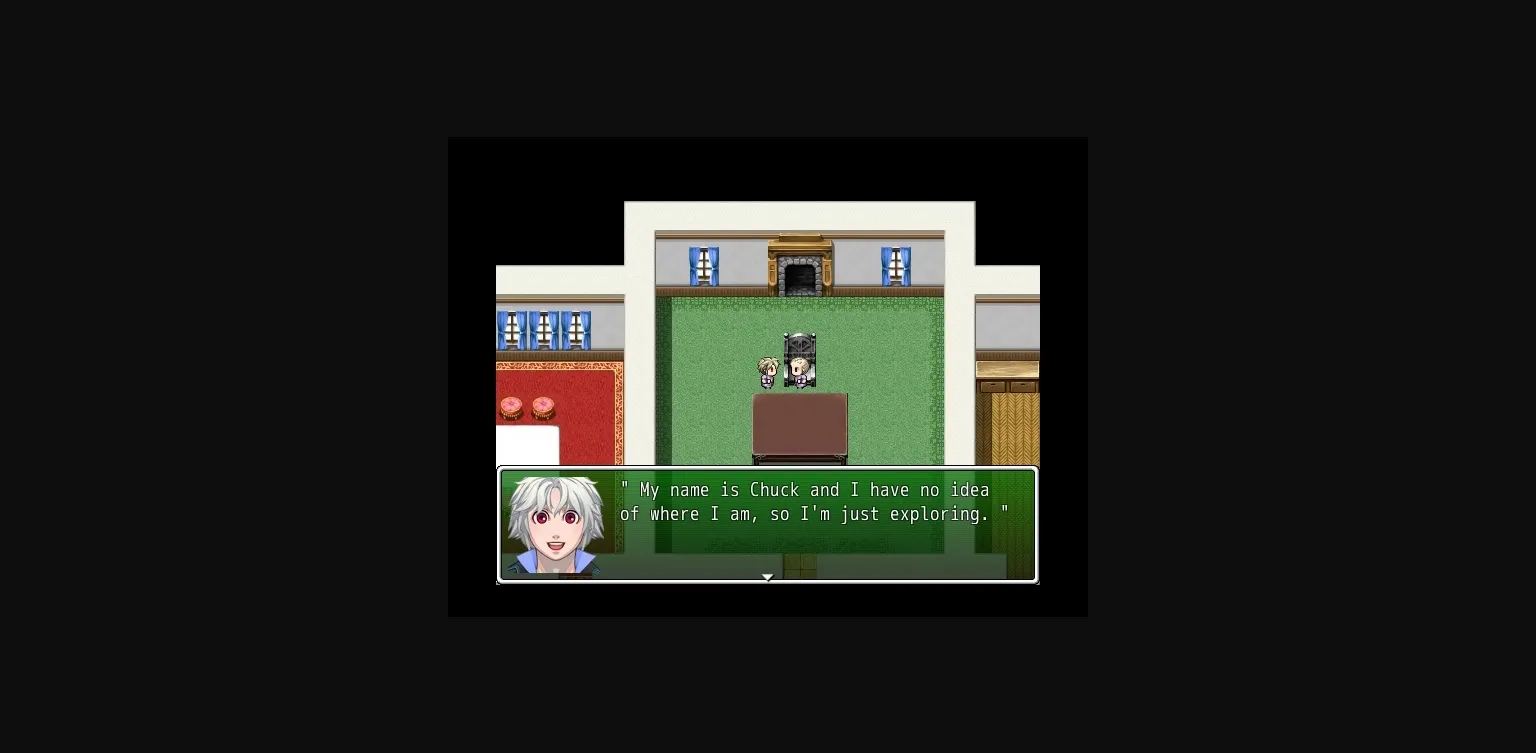This screenshot has height=753, width=1536.
Task: Click the wooden dresser in the right room
Action: point(1007,375)
